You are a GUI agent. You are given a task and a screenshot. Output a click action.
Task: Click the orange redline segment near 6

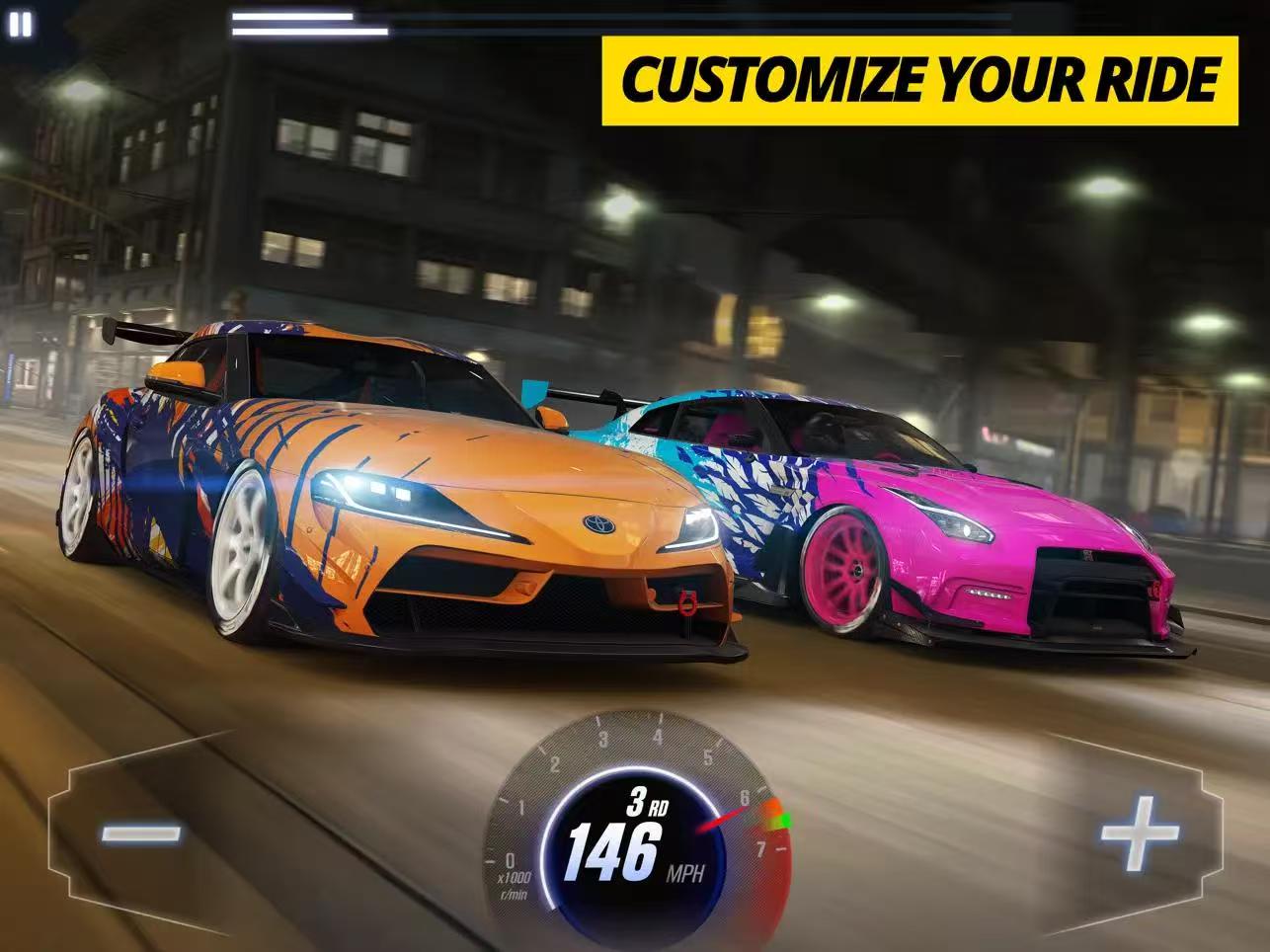coord(774,807)
